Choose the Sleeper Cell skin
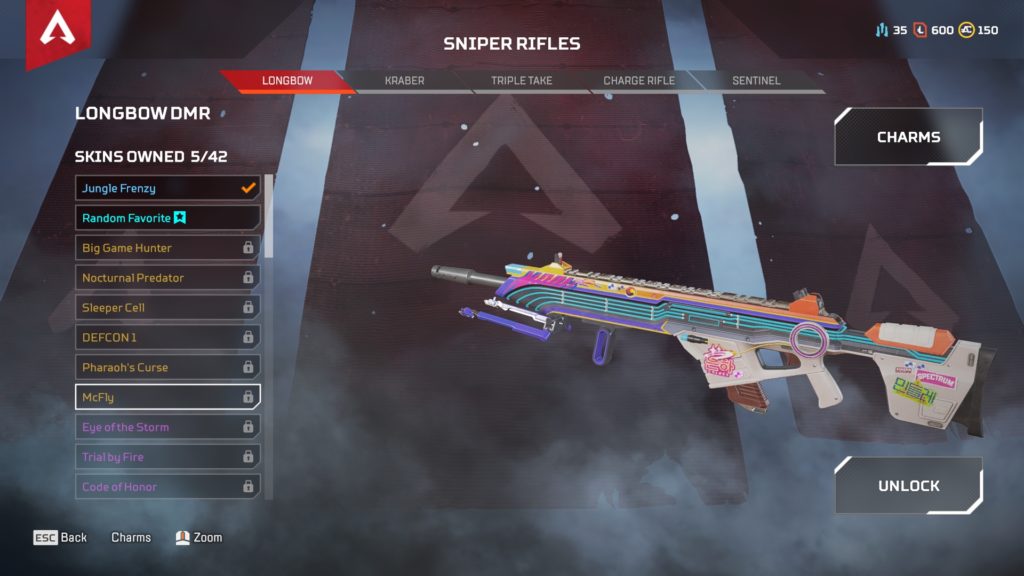 (167, 308)
